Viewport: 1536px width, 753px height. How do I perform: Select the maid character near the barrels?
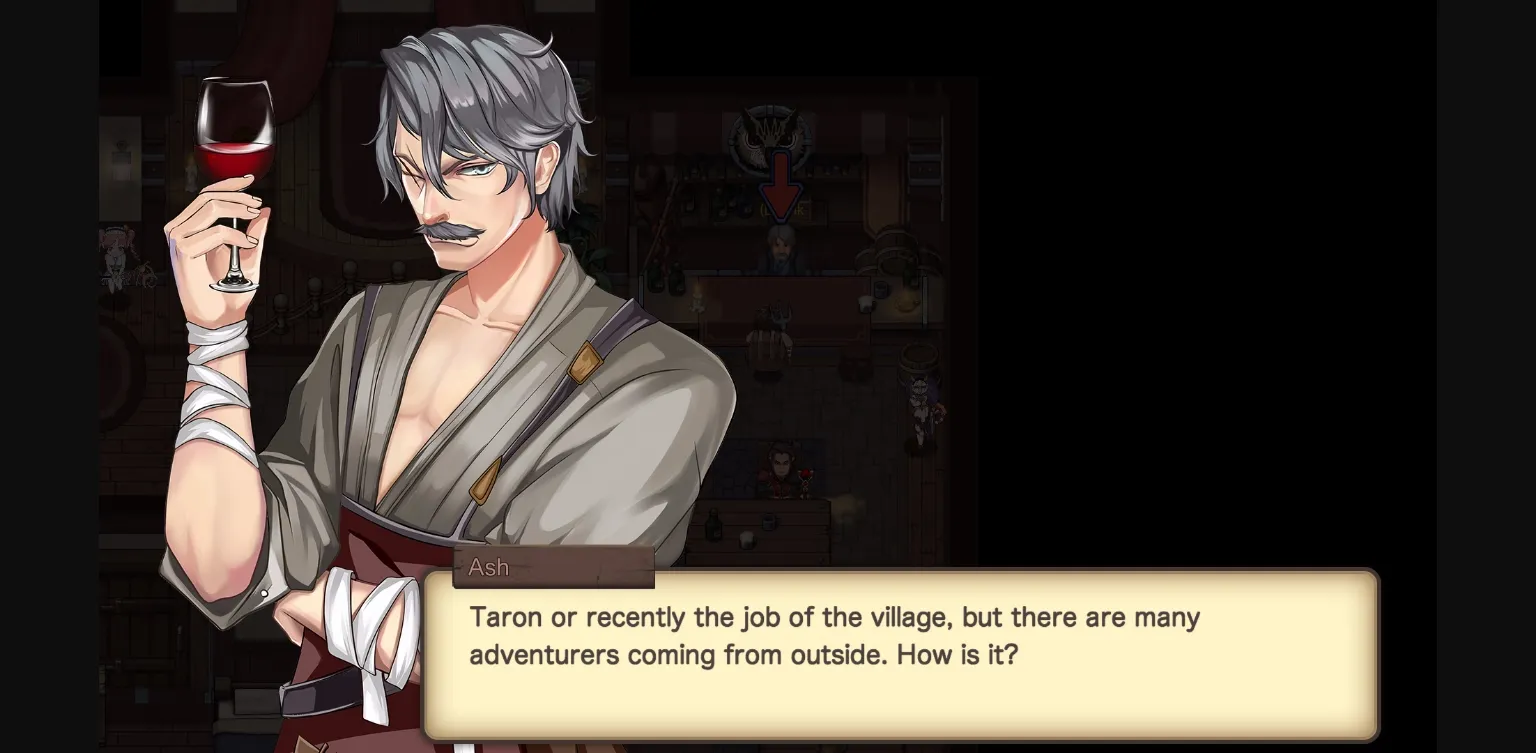(x=919, y=403)
